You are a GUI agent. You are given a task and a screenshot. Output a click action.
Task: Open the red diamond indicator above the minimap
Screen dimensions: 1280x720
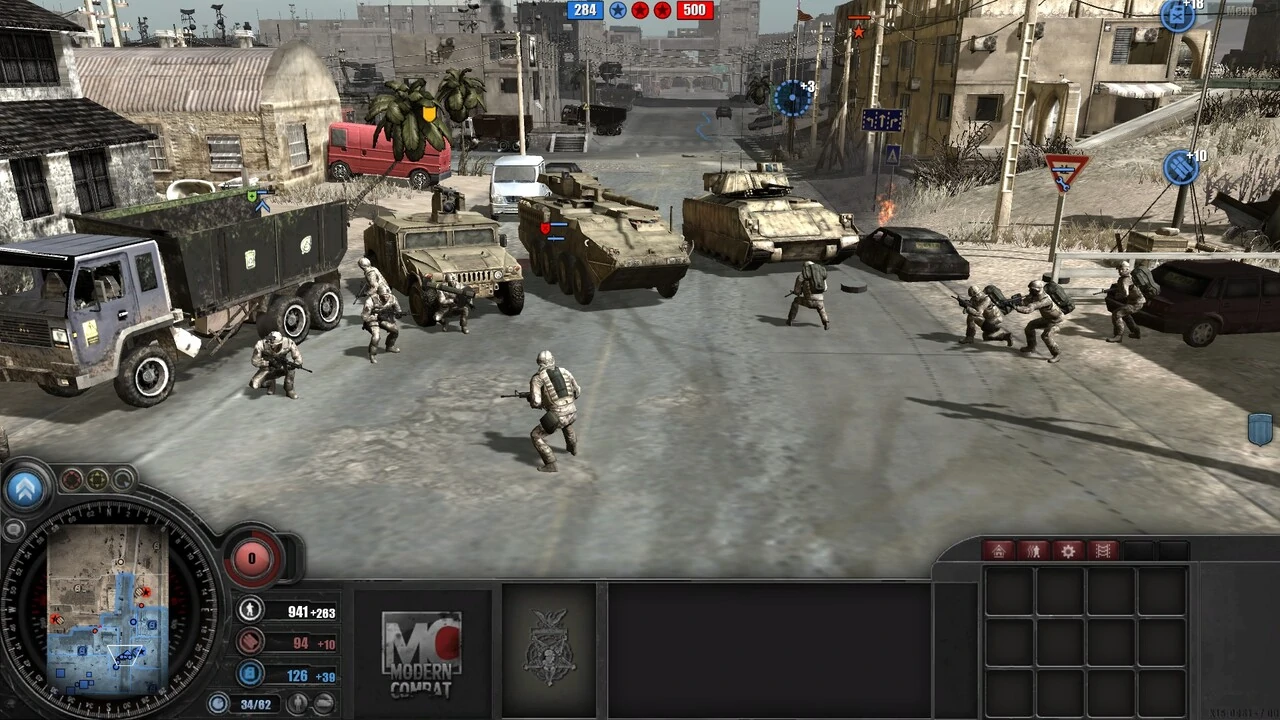coord(72,478)
